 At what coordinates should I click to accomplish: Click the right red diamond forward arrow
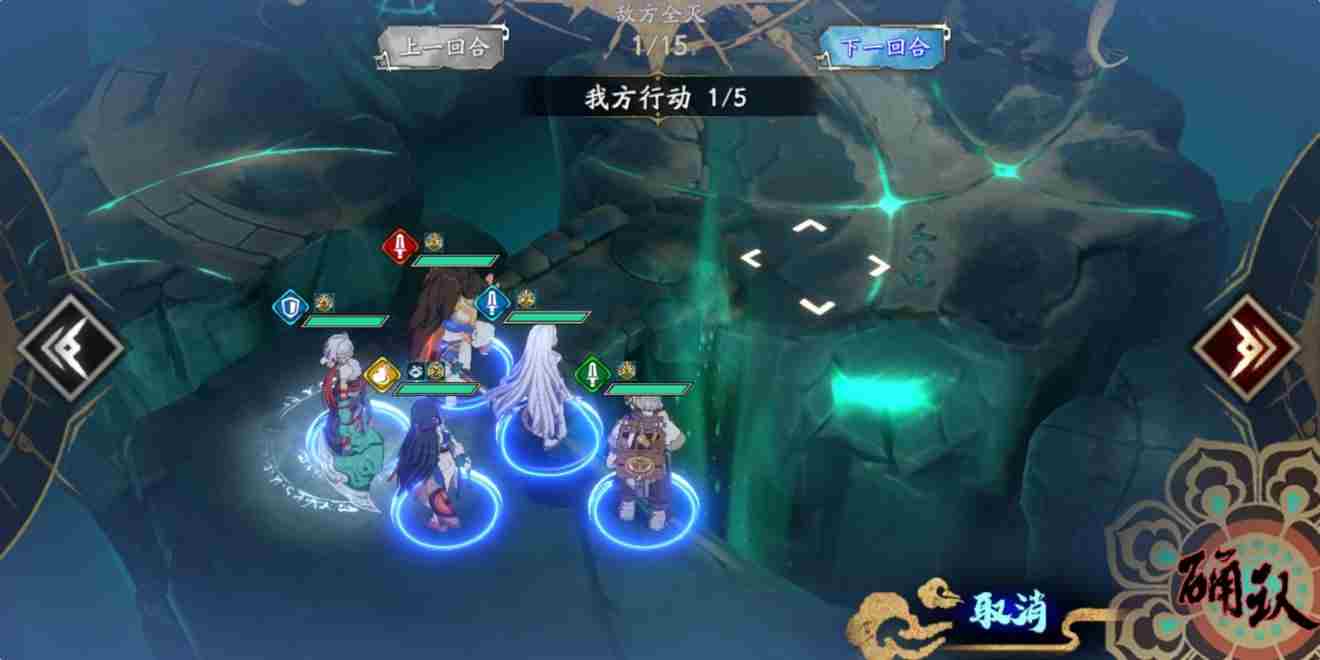1245,348
